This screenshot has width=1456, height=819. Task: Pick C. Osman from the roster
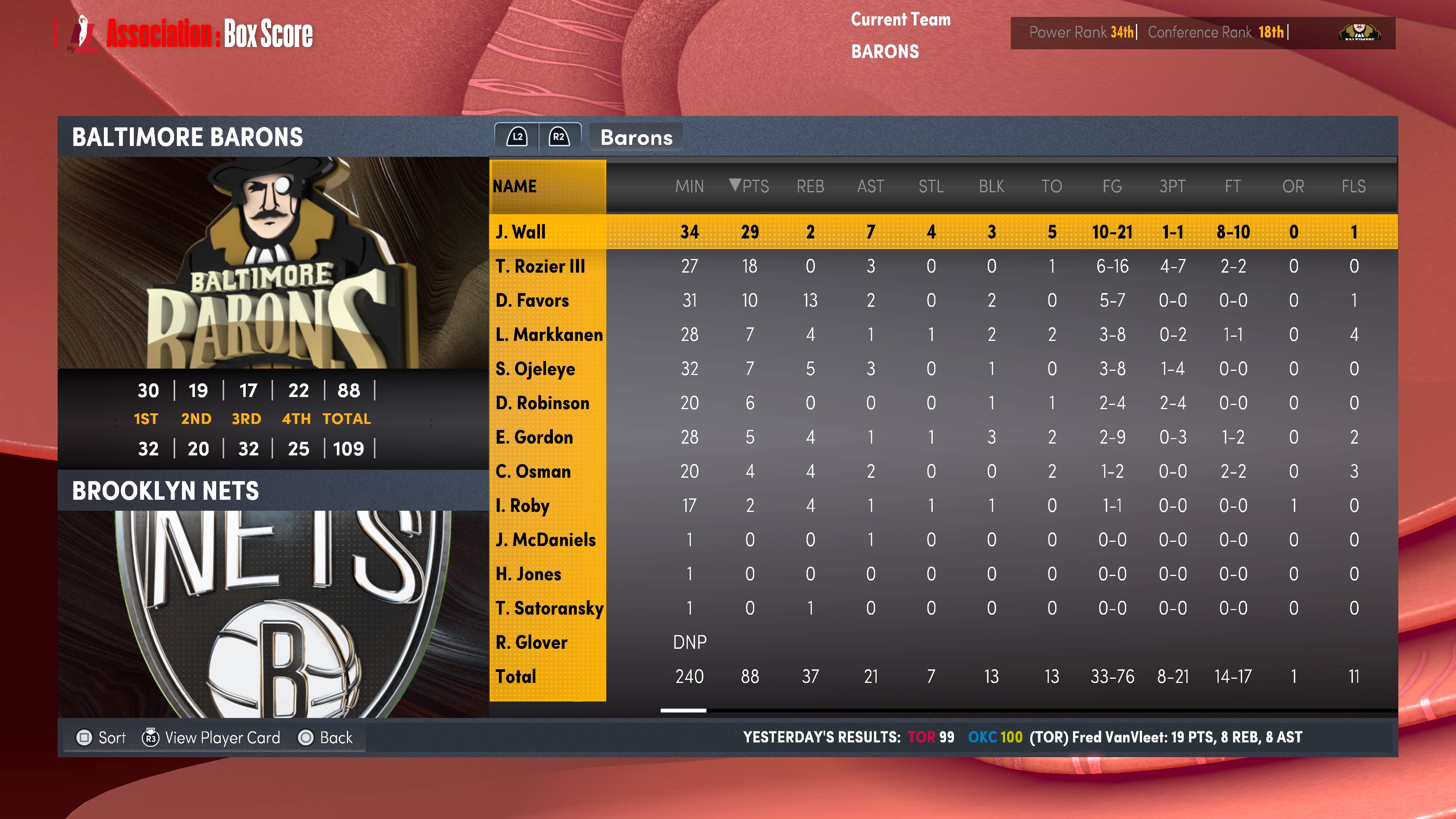coord(533,471)
